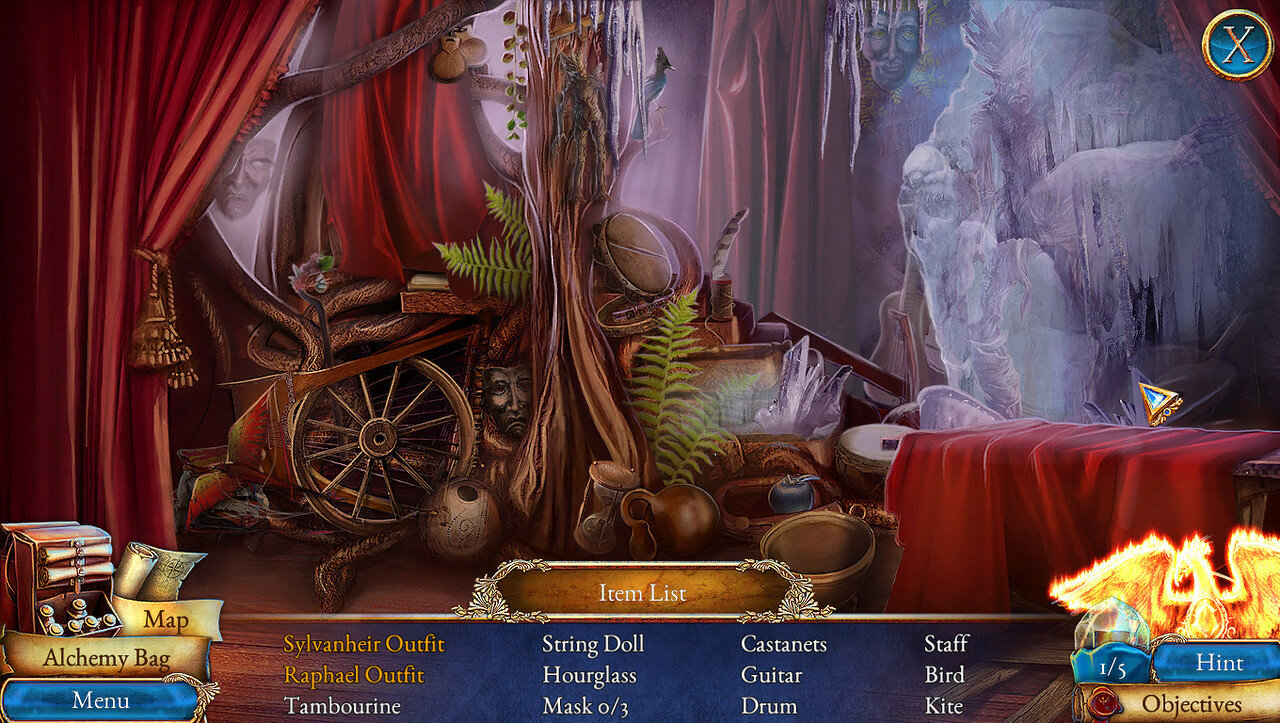Use the Hint button
This screenshot has height=723, width=1280.
pyautogui.click(x=1218, y=662)
